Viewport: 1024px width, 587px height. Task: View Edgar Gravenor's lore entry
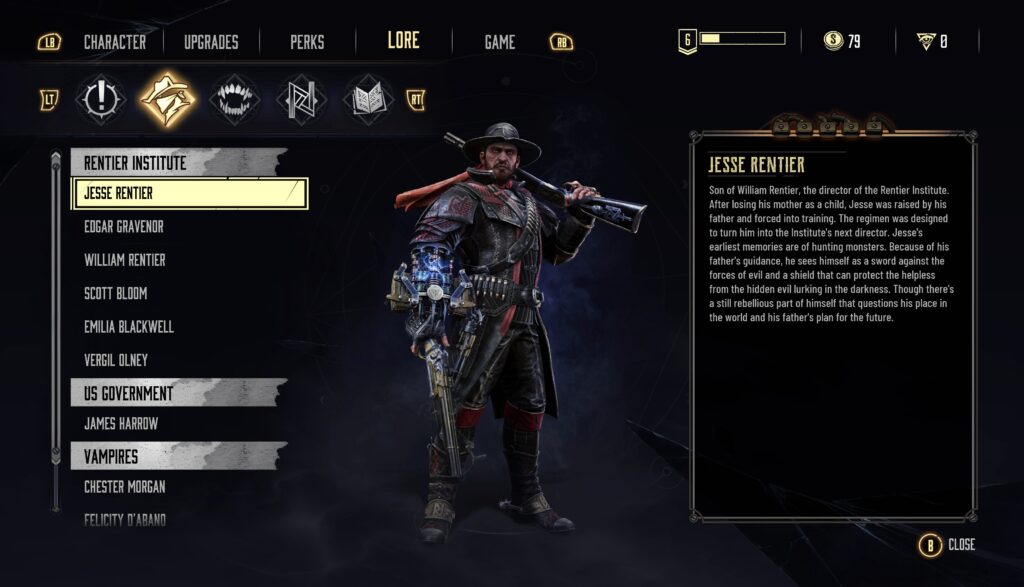124,227
